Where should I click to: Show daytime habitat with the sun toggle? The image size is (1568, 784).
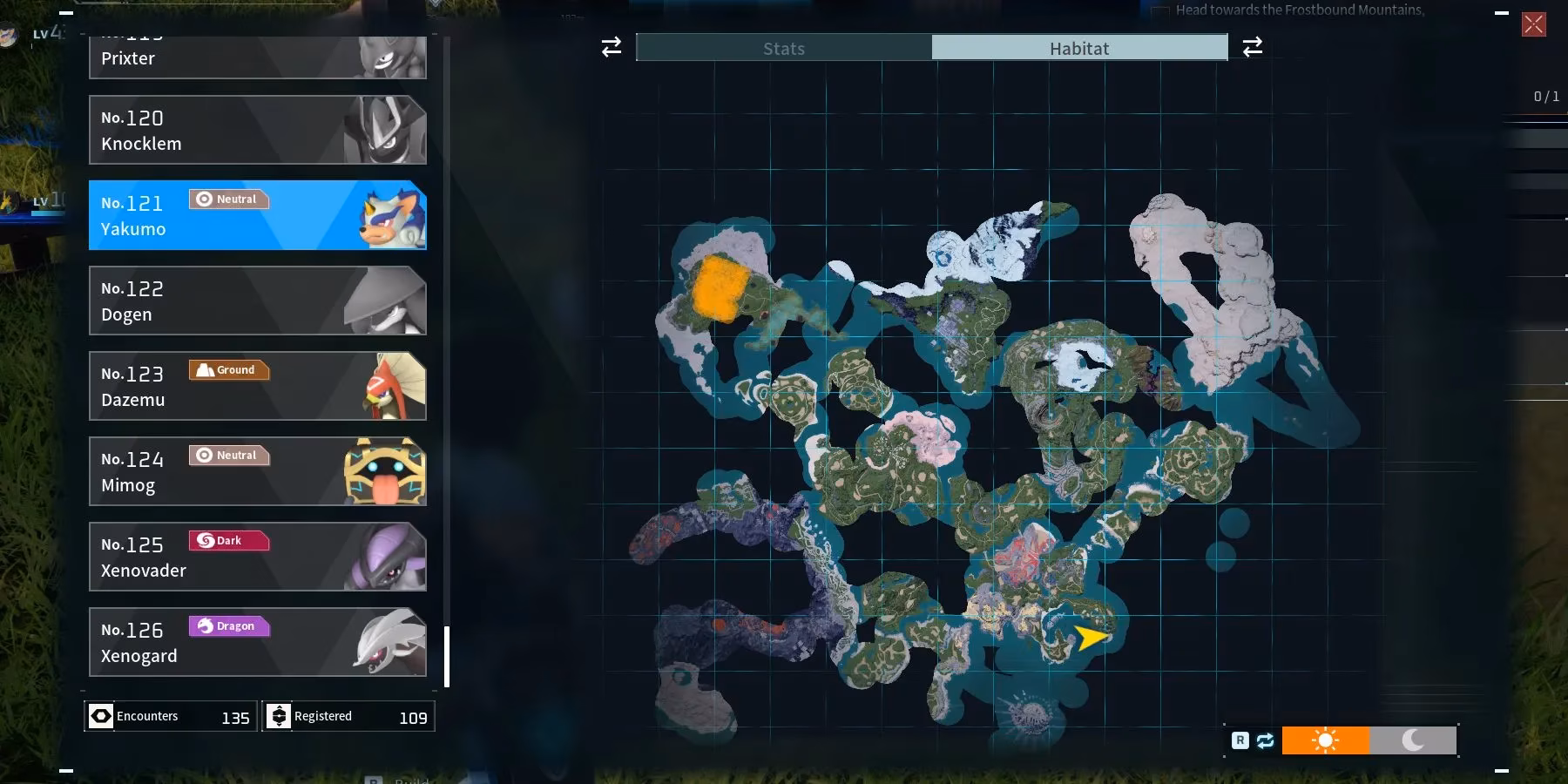tap(1325, 740)
